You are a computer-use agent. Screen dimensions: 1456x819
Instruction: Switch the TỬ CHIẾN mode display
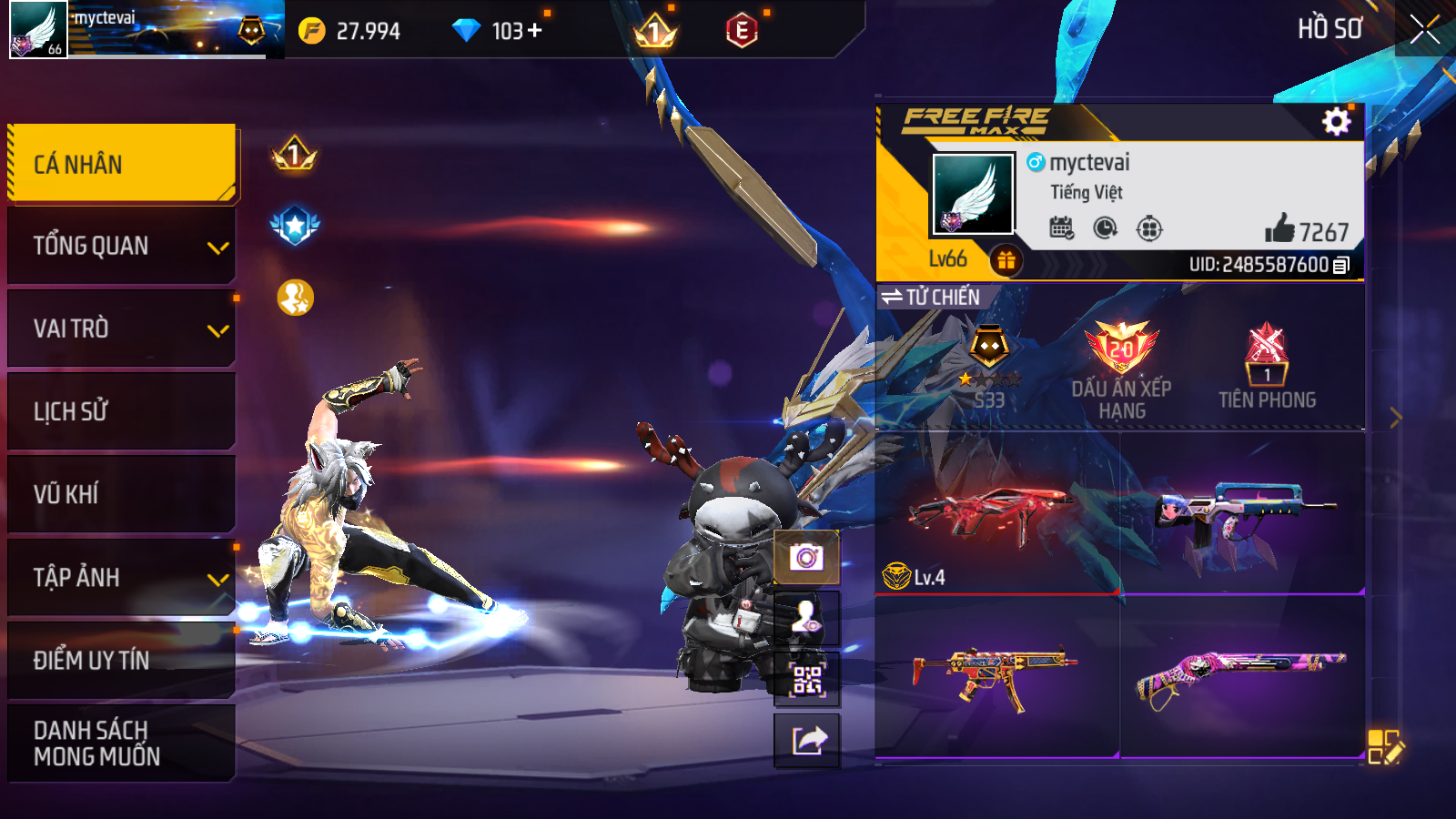coord(930,297)
